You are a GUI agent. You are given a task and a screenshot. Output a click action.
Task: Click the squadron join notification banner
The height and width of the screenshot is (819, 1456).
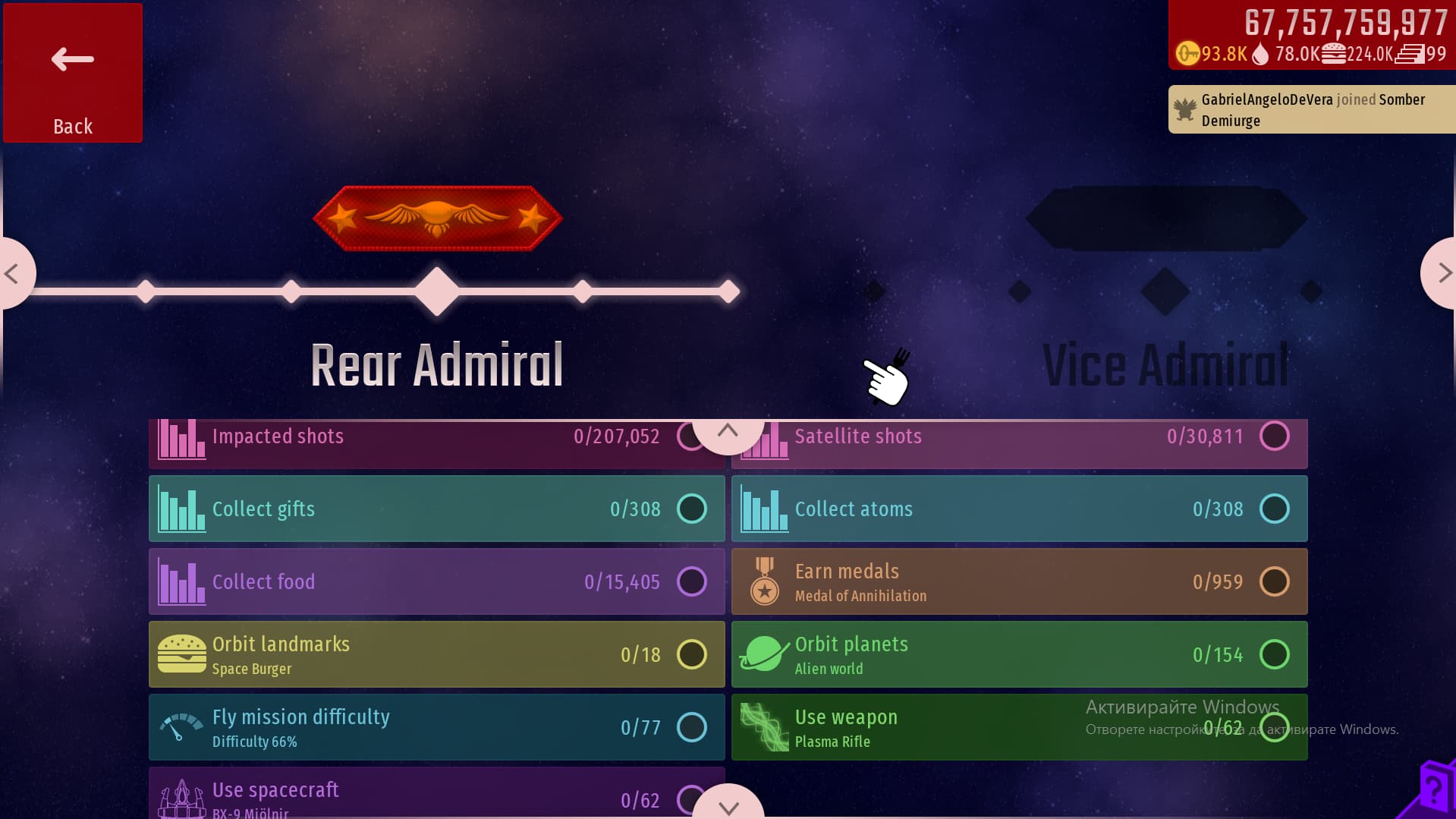pos(1311,110)
